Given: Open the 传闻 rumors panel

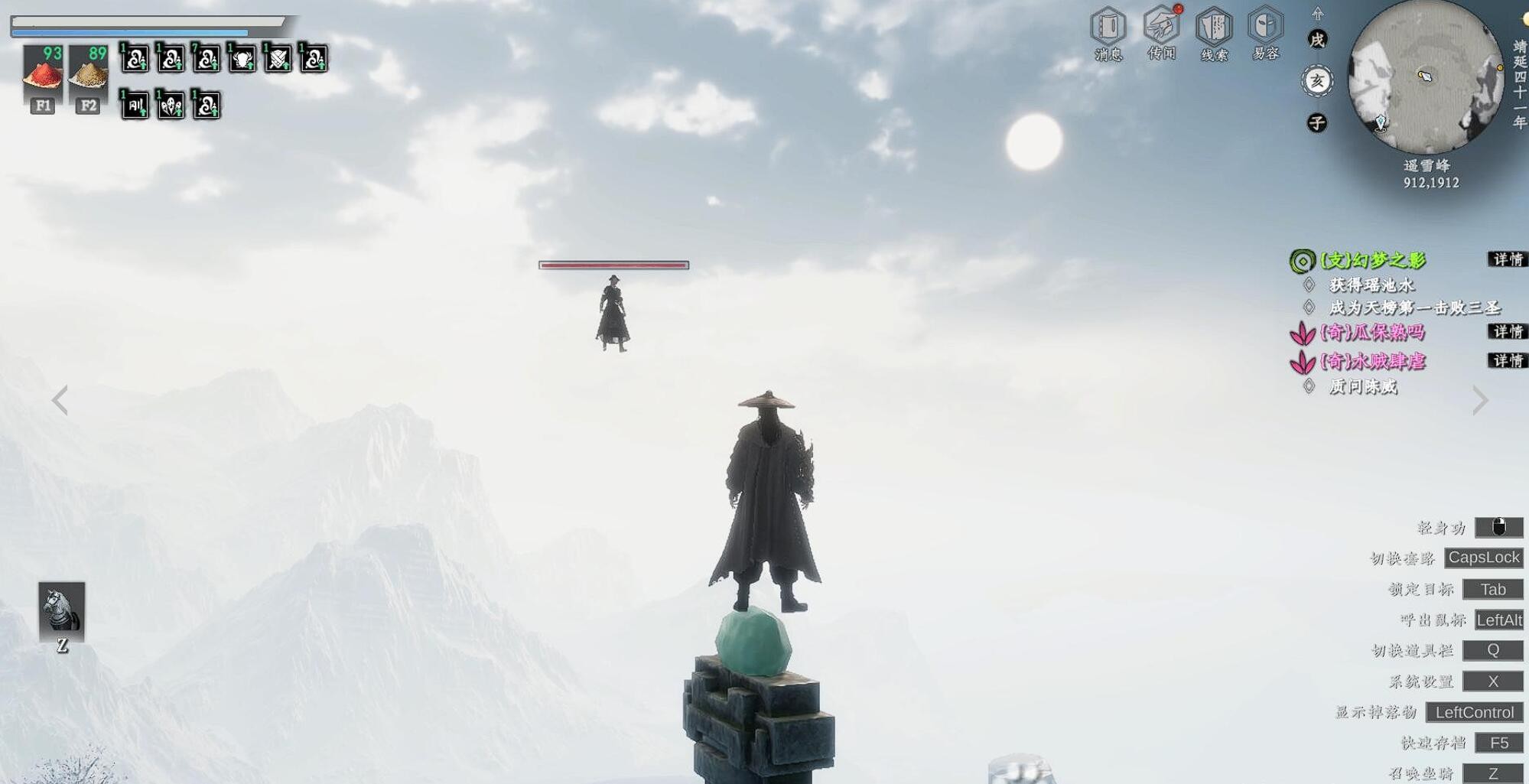Looking at the screenshot, I should click(1161, 32).
